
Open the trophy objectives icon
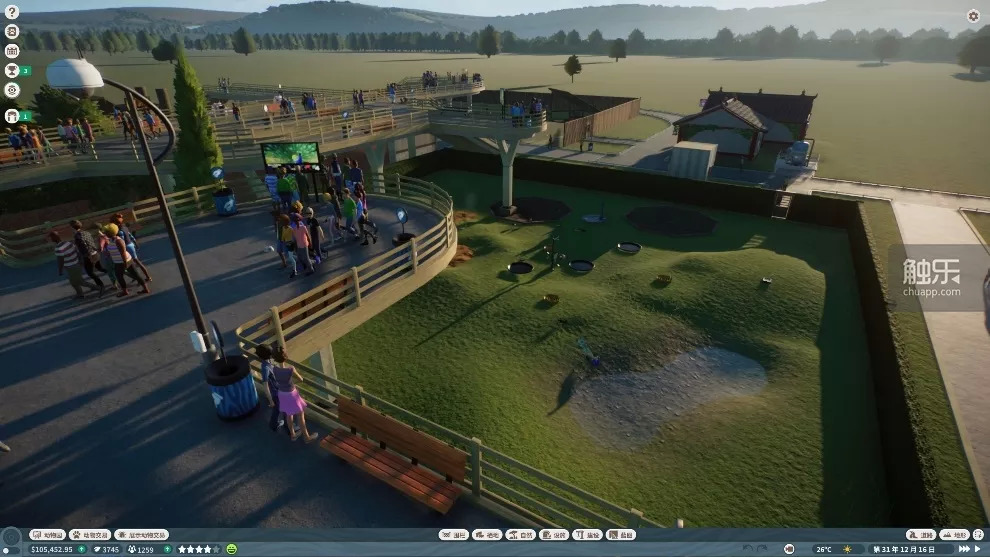point(12,70)
